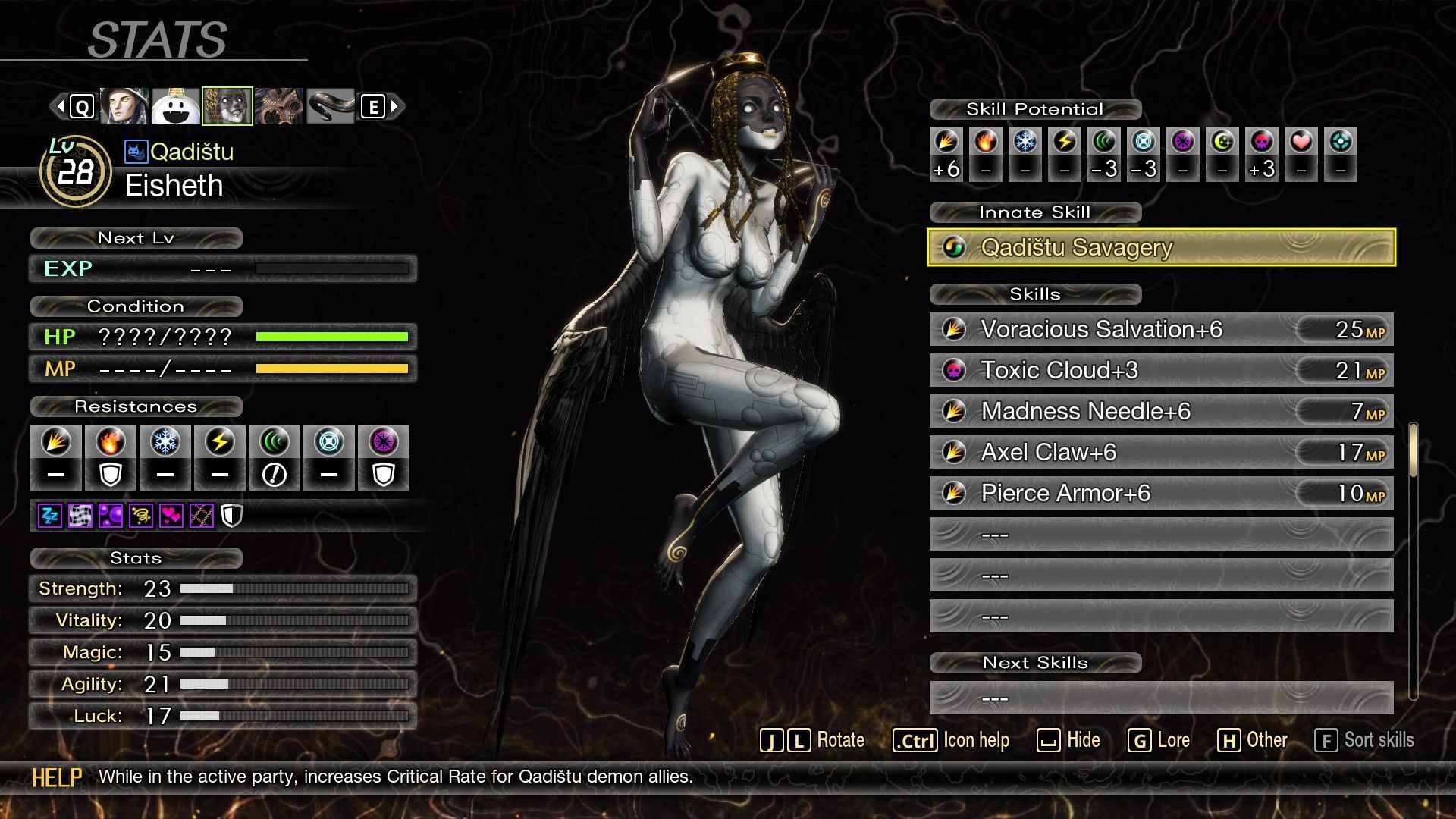Image resolution: width=1456 pixels, height=819 pixels.
Task: Click the fire resistance icon
Action: pyautogui.click(x=111, y=442)
